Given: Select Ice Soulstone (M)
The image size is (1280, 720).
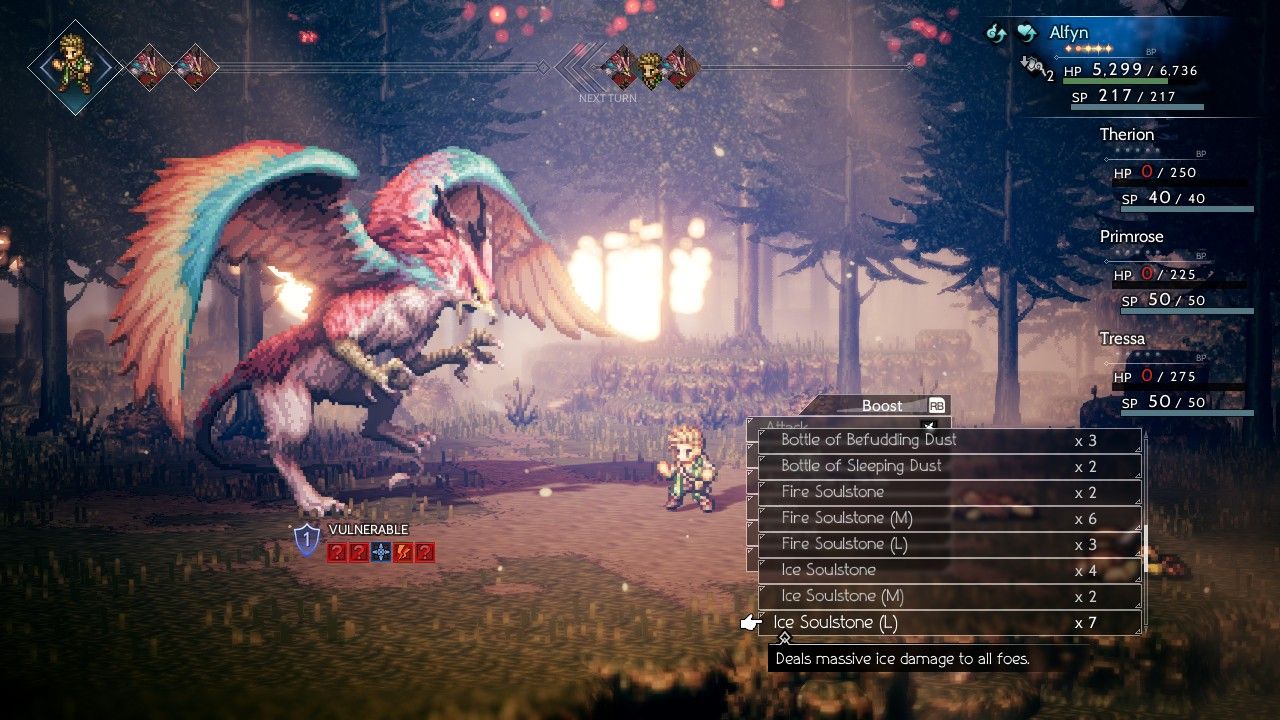Looking at the screenshot, I should 842,596.
